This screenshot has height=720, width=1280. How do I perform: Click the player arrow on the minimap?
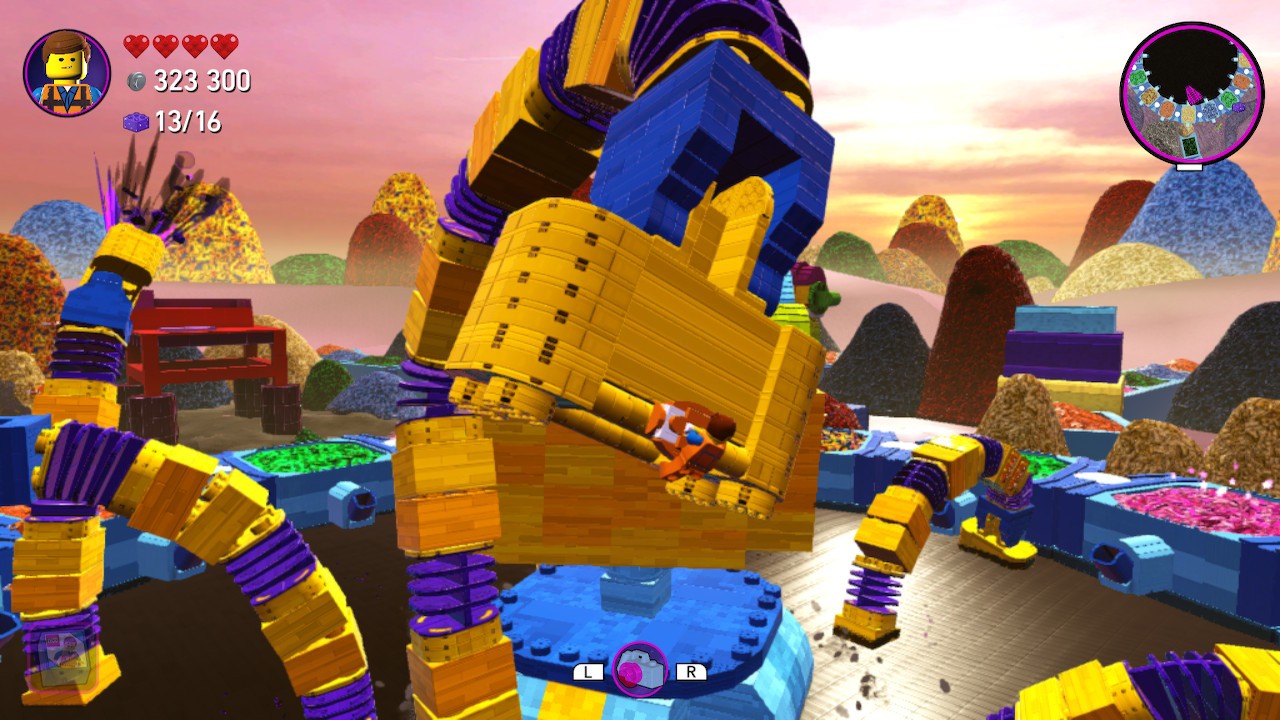1192,95
